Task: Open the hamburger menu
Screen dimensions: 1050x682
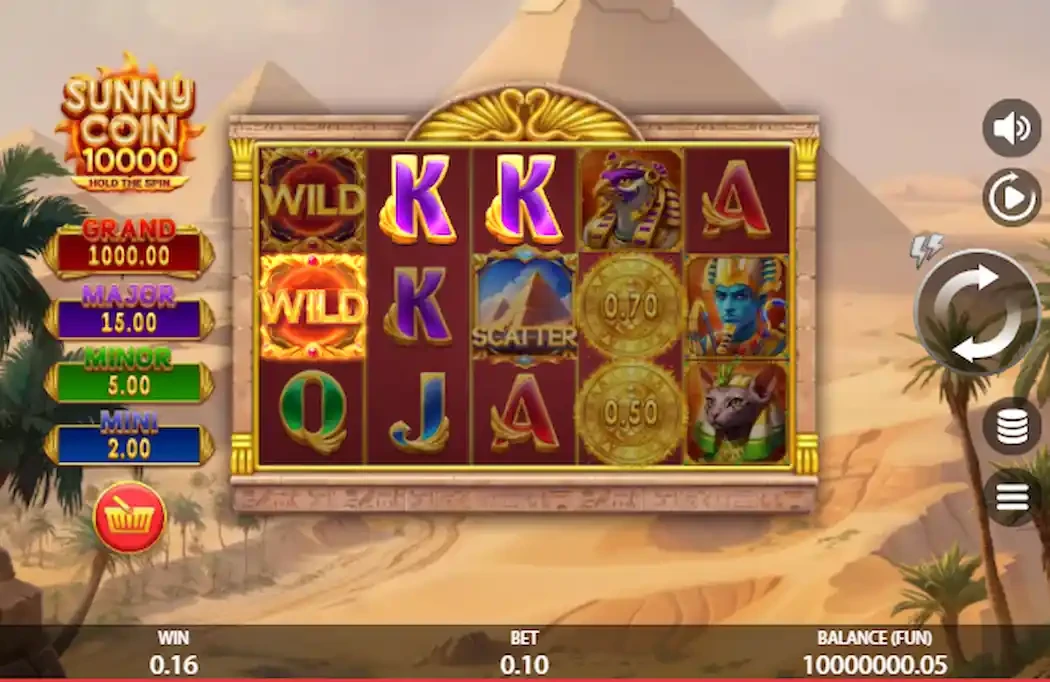Action: (1011, 497)
